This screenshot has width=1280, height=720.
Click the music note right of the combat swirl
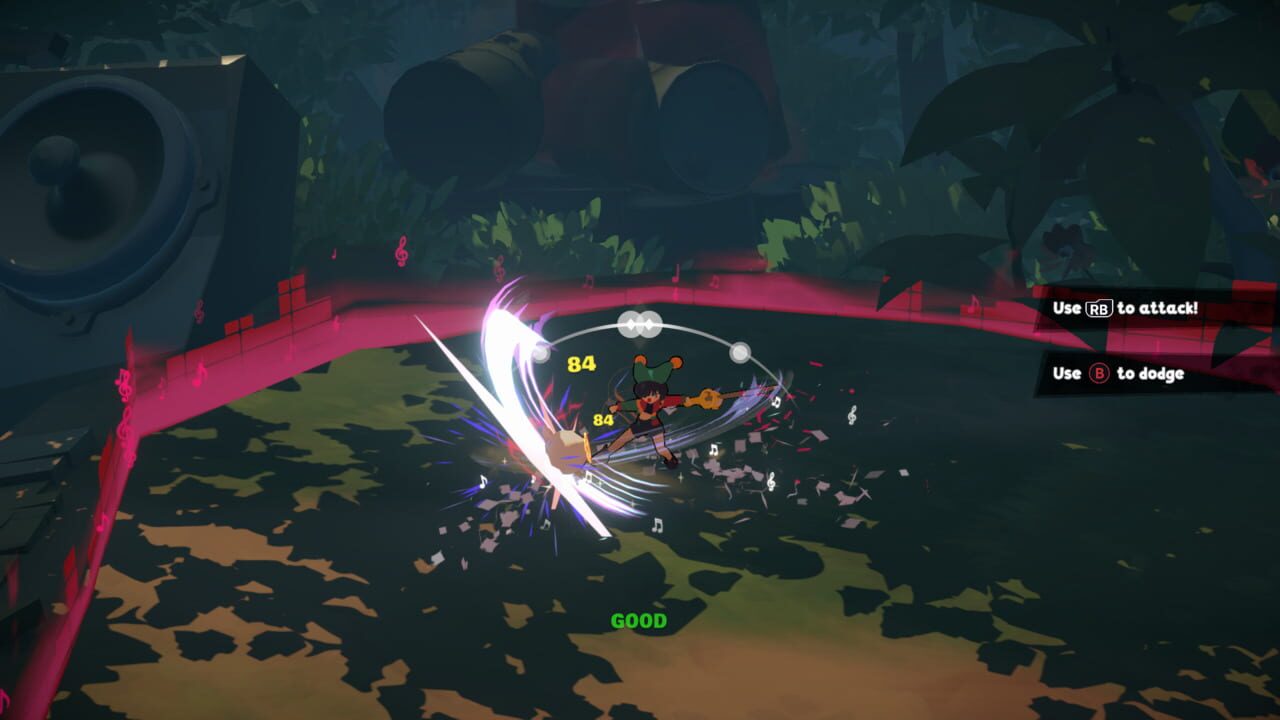(774, 403)
